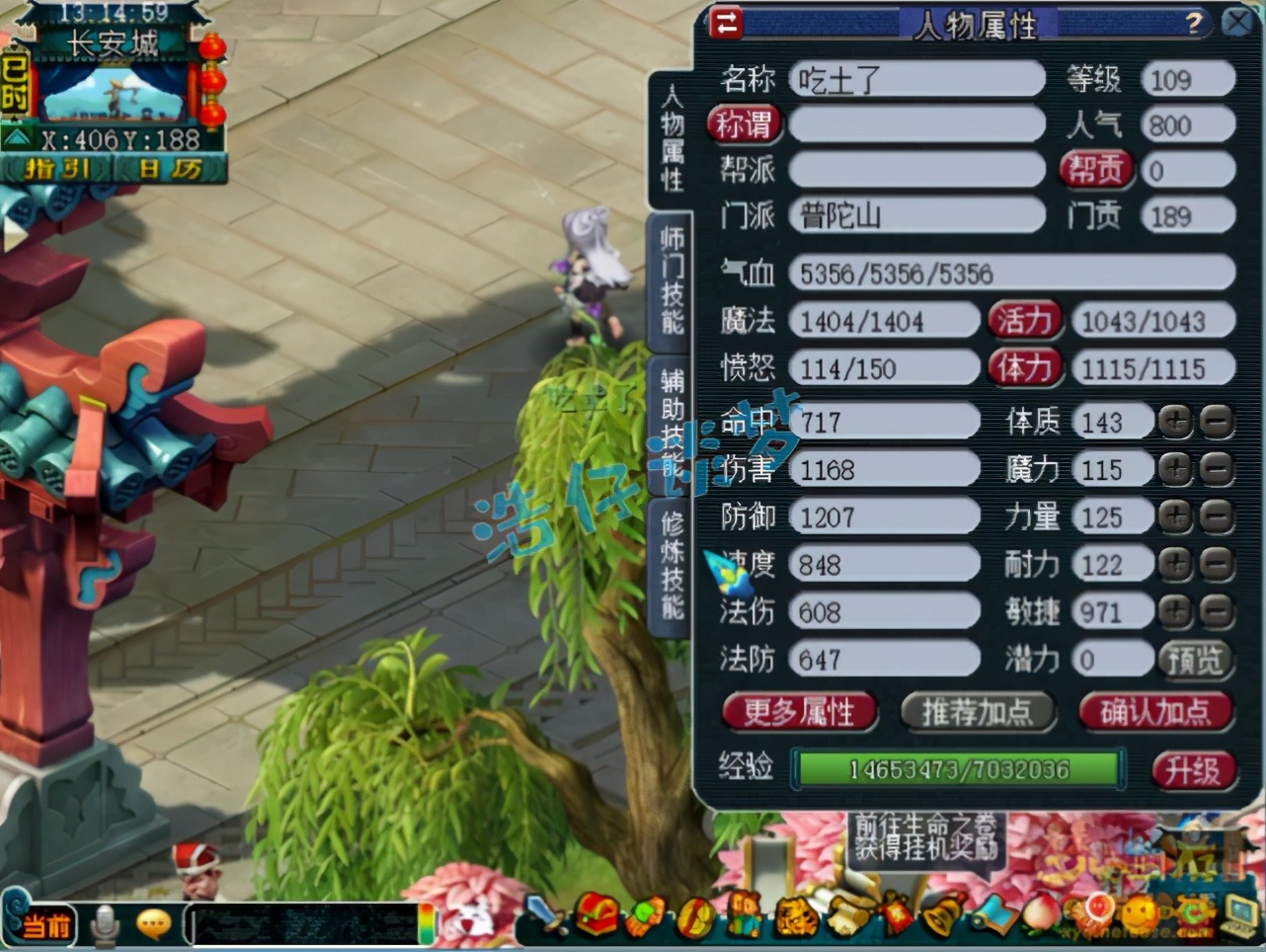Close the 人物属性 character panel
This screenshot has height=952, width=1266.
point(1236,22)
